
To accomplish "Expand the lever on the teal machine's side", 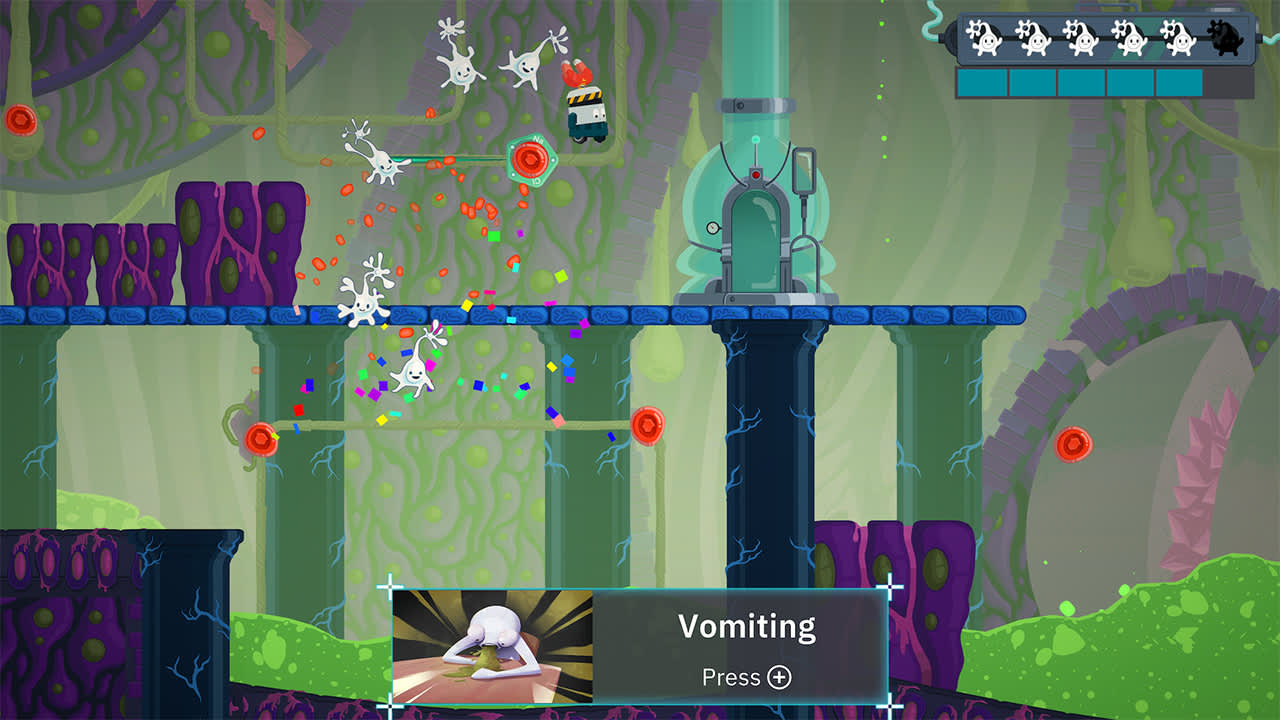I will click(x=804, y=172).
